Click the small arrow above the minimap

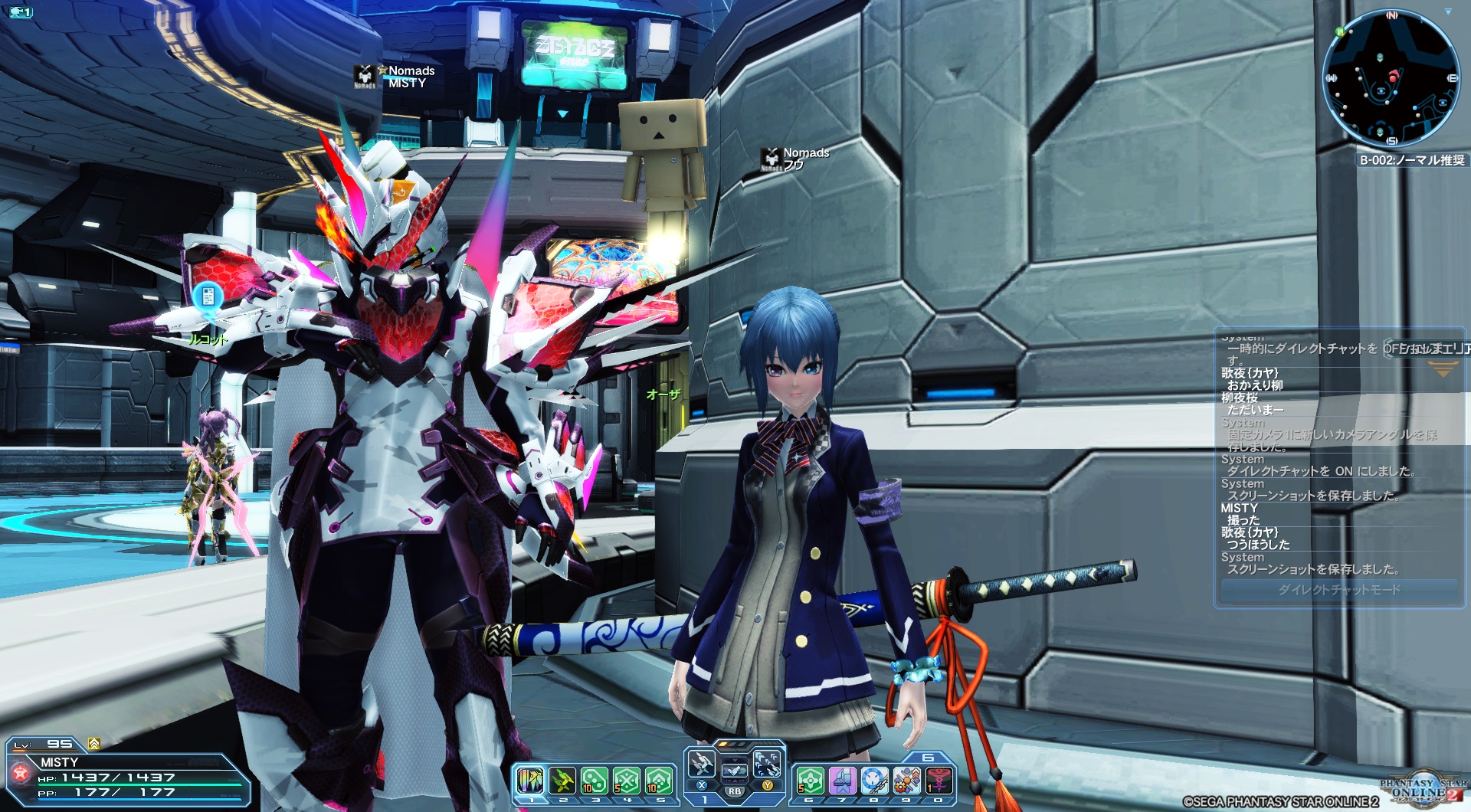point(1448,12)
